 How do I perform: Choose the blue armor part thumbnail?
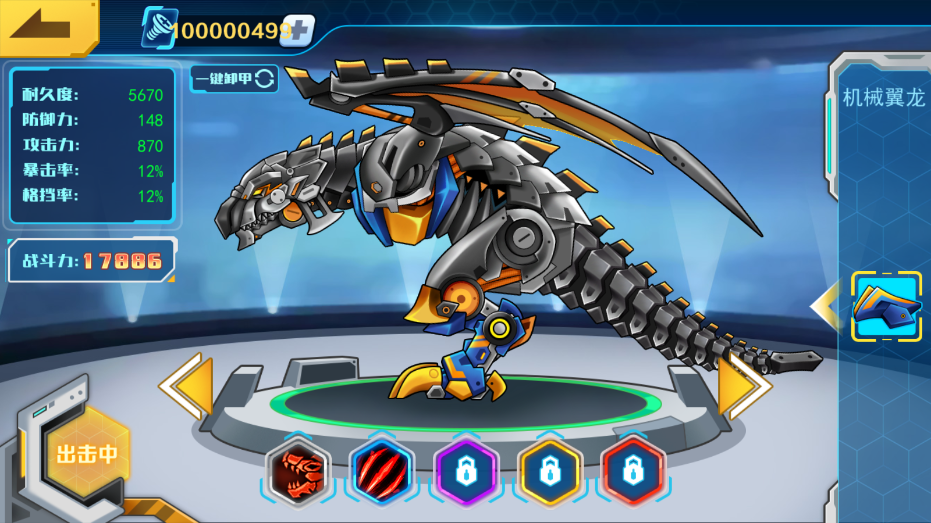886,307
